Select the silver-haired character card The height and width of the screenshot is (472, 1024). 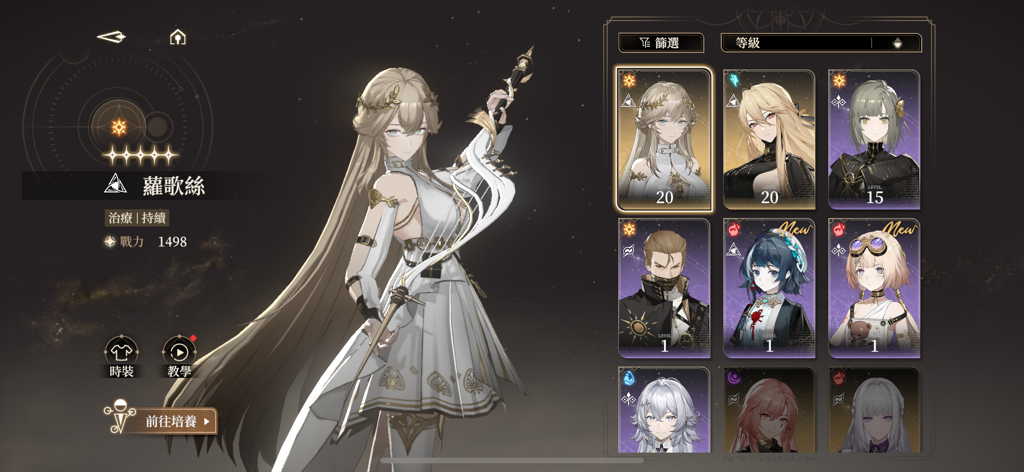click(x=664, y=412)
